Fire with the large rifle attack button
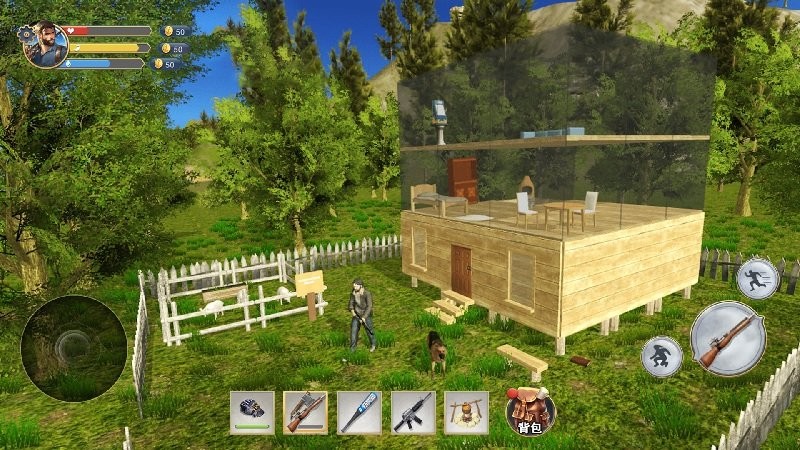 point(726,337)
